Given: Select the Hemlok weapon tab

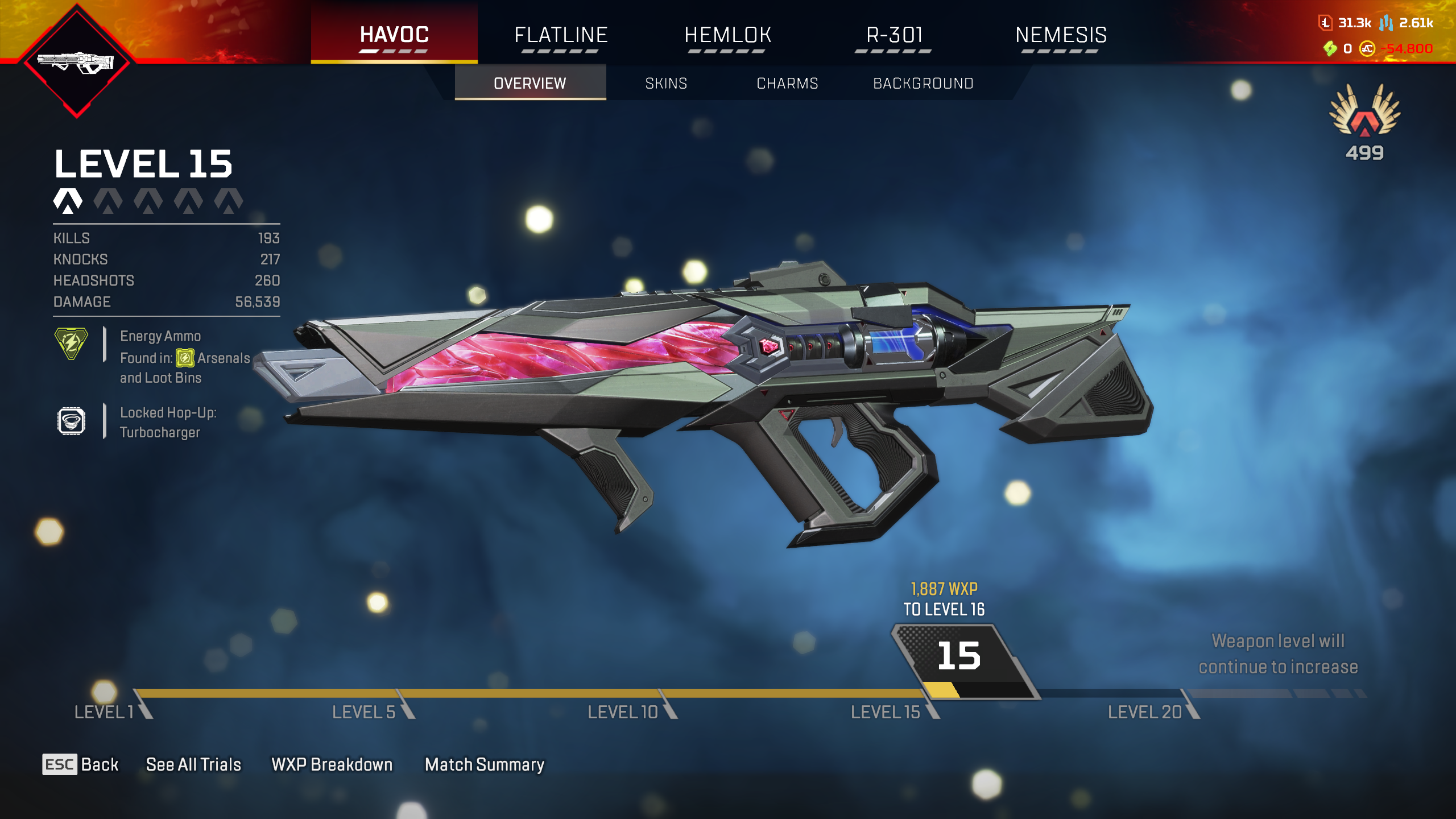Looking at the screenshot, I should 727,35.
